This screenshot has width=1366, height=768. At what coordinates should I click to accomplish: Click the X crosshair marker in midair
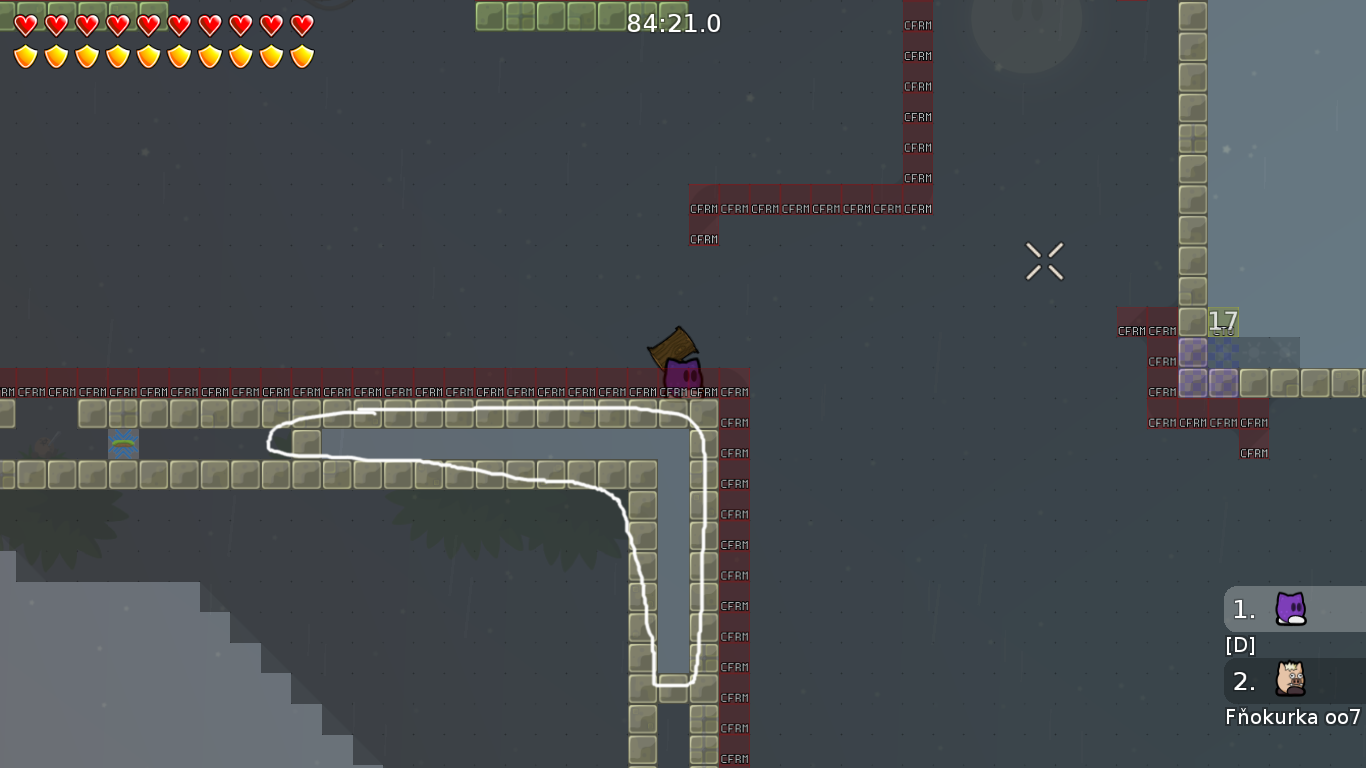point(1044,260)
